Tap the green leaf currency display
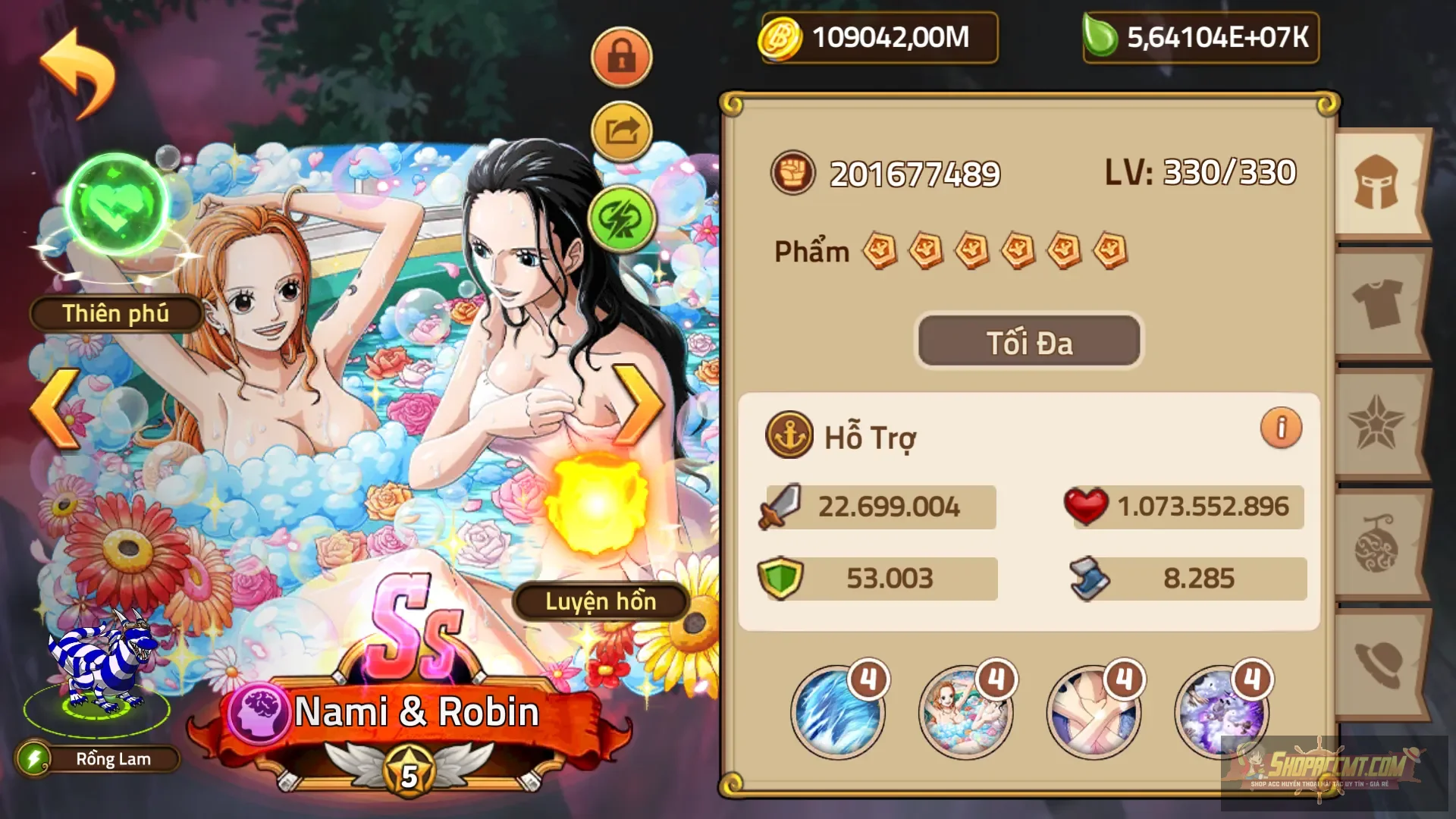This screenshot has width=1456, height=819. click(x=1200, y=37)
